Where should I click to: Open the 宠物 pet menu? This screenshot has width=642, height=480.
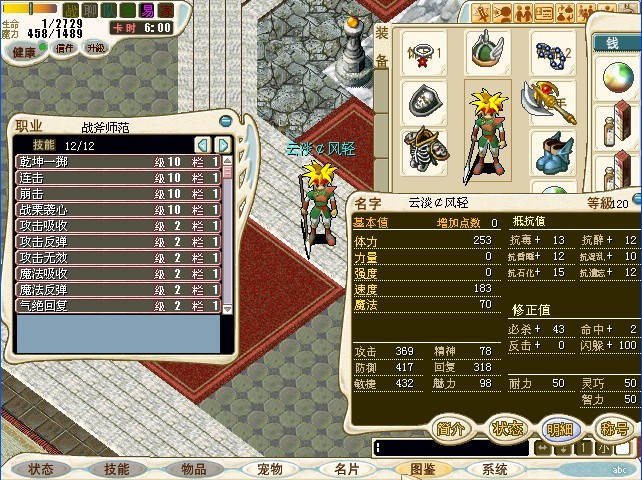pos(269,469)
